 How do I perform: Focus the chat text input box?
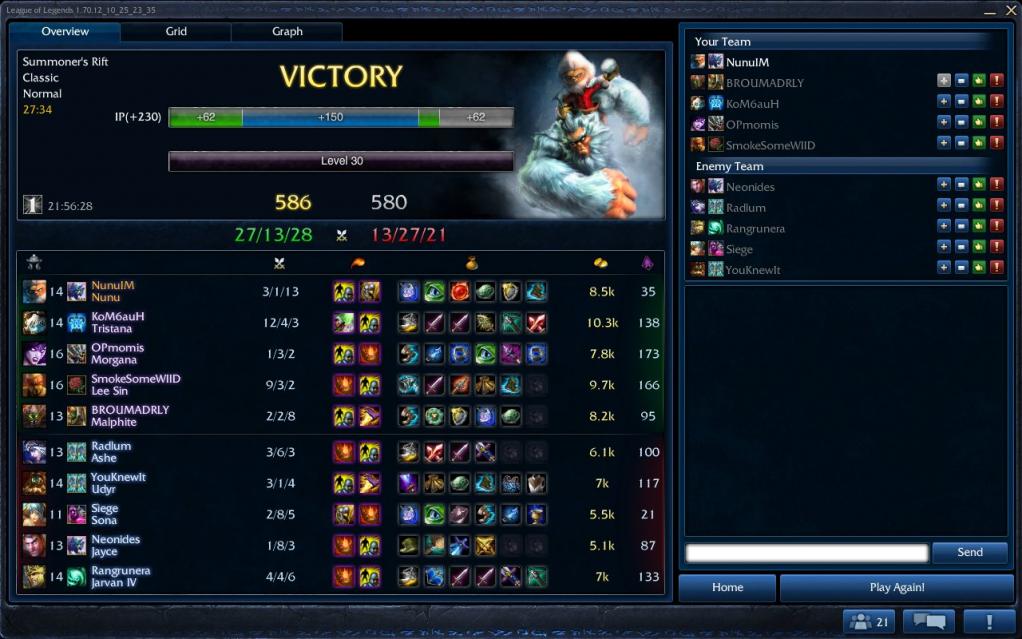click(807, 553)
